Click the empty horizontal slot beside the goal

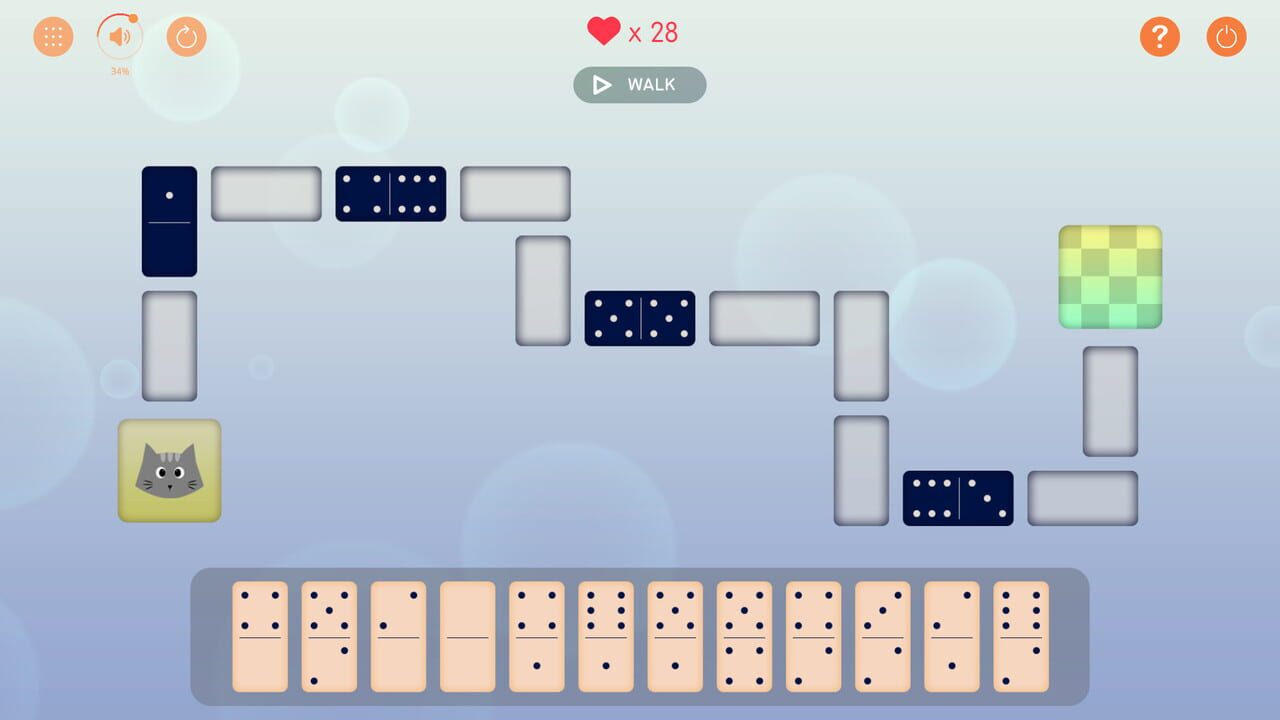coord(1082,497)
